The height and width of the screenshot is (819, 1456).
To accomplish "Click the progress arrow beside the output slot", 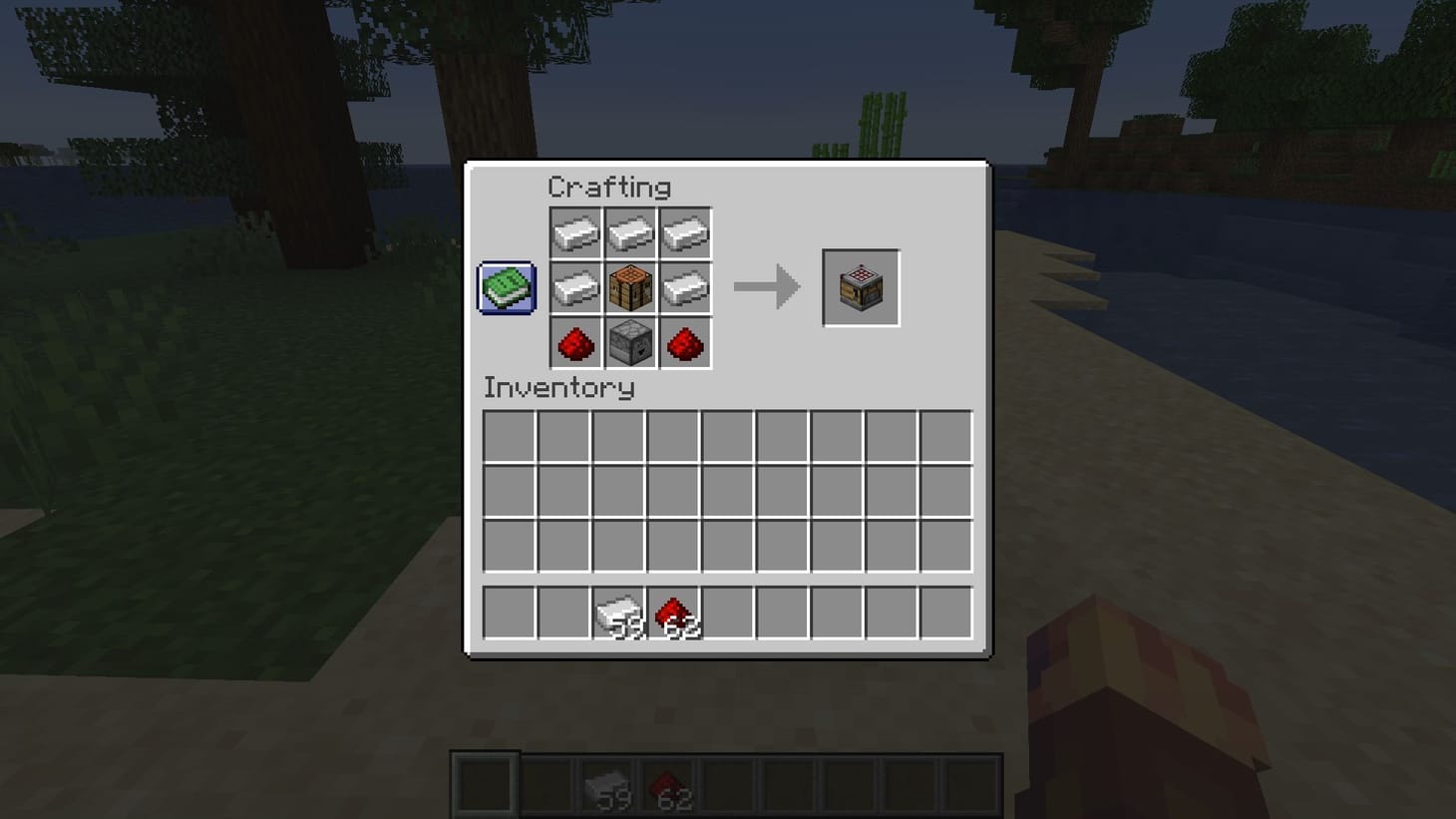I will coord(768,288).
